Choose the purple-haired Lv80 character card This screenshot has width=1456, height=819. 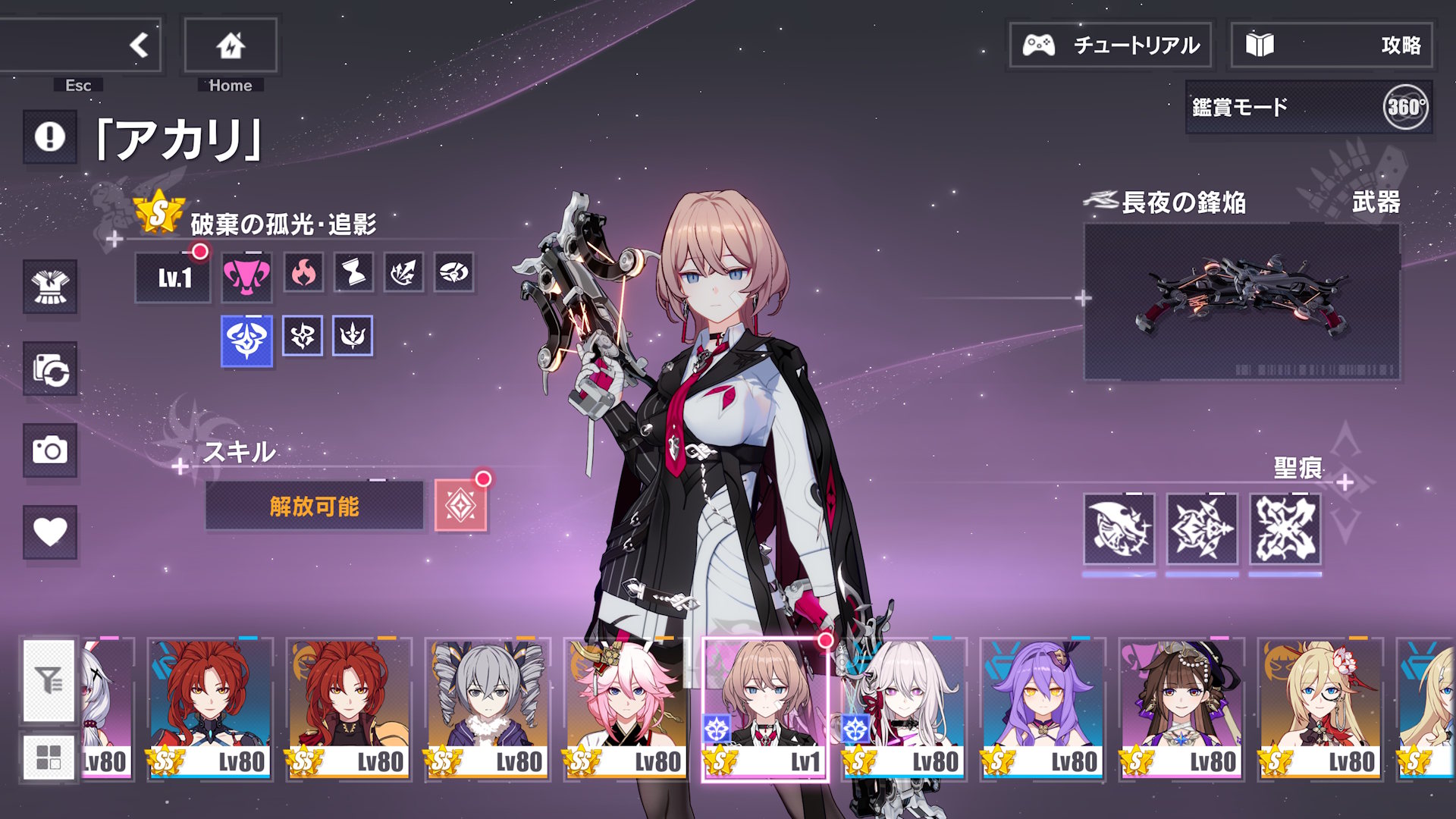(x=1042, y=708)
